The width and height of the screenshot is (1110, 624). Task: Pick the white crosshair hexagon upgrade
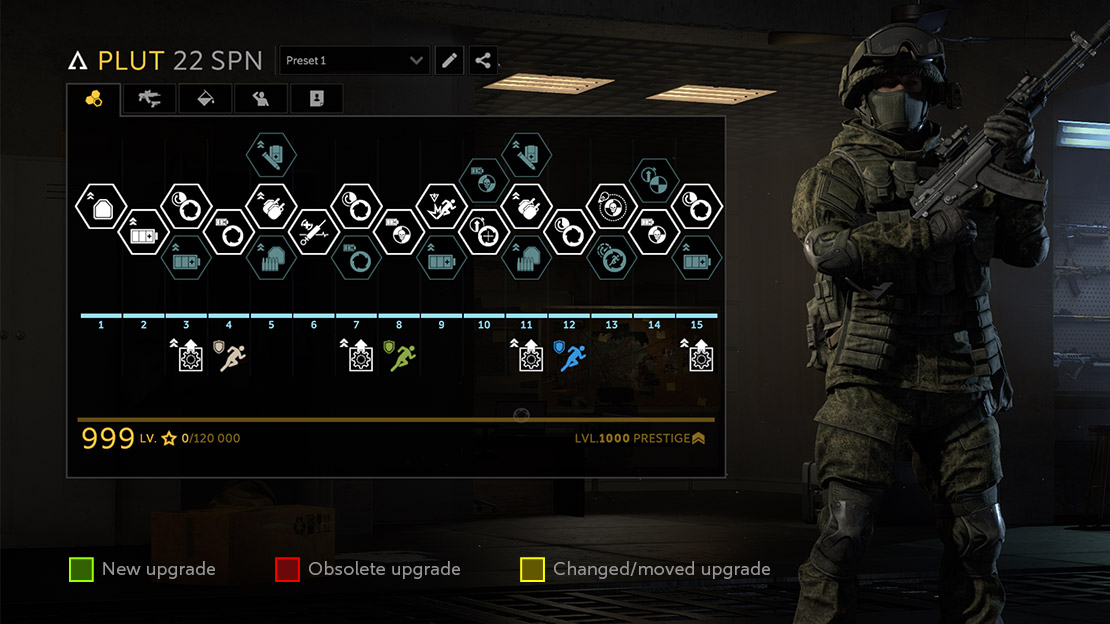click(x=483, y=231)
